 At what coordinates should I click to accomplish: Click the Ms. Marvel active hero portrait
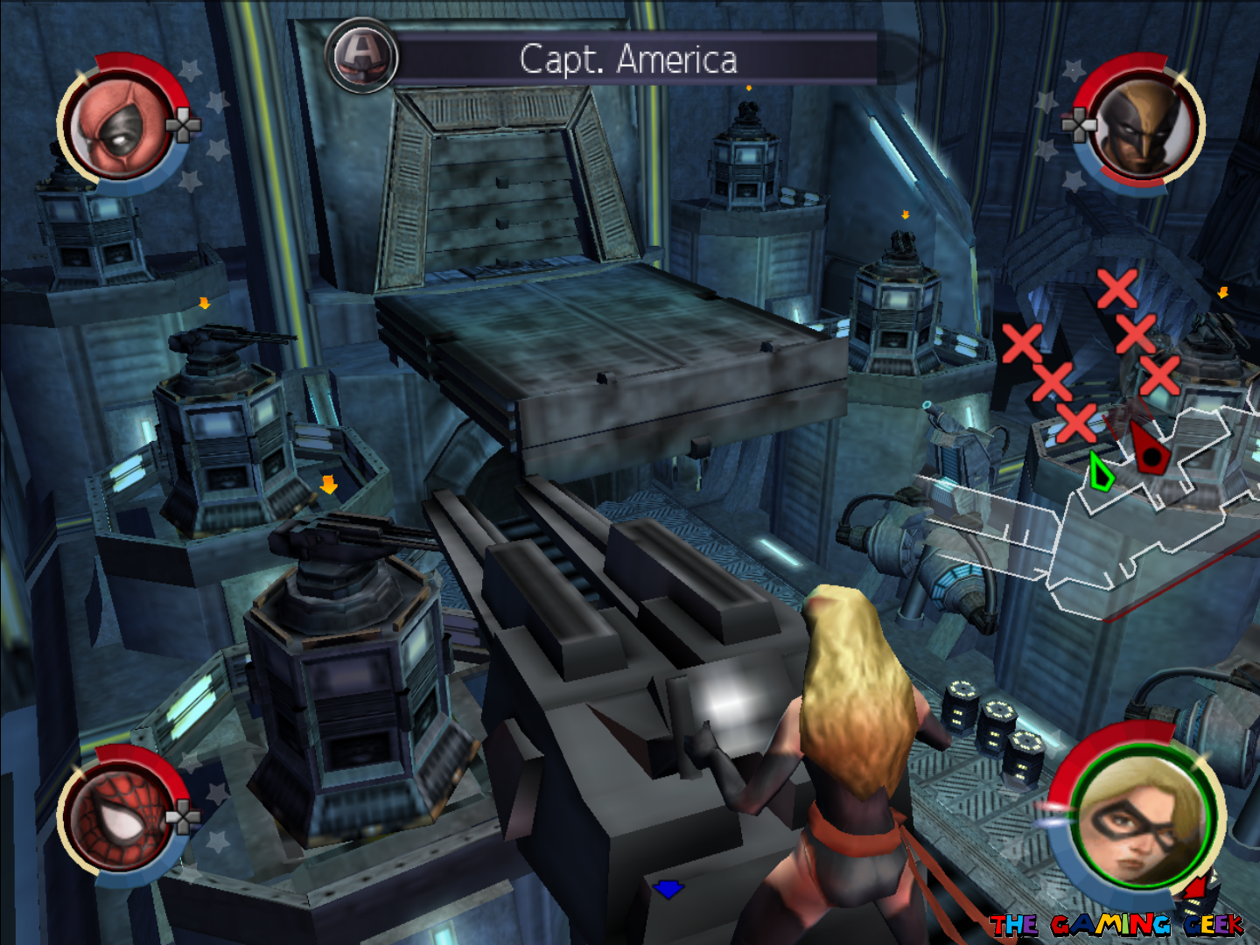[1136, 819]
